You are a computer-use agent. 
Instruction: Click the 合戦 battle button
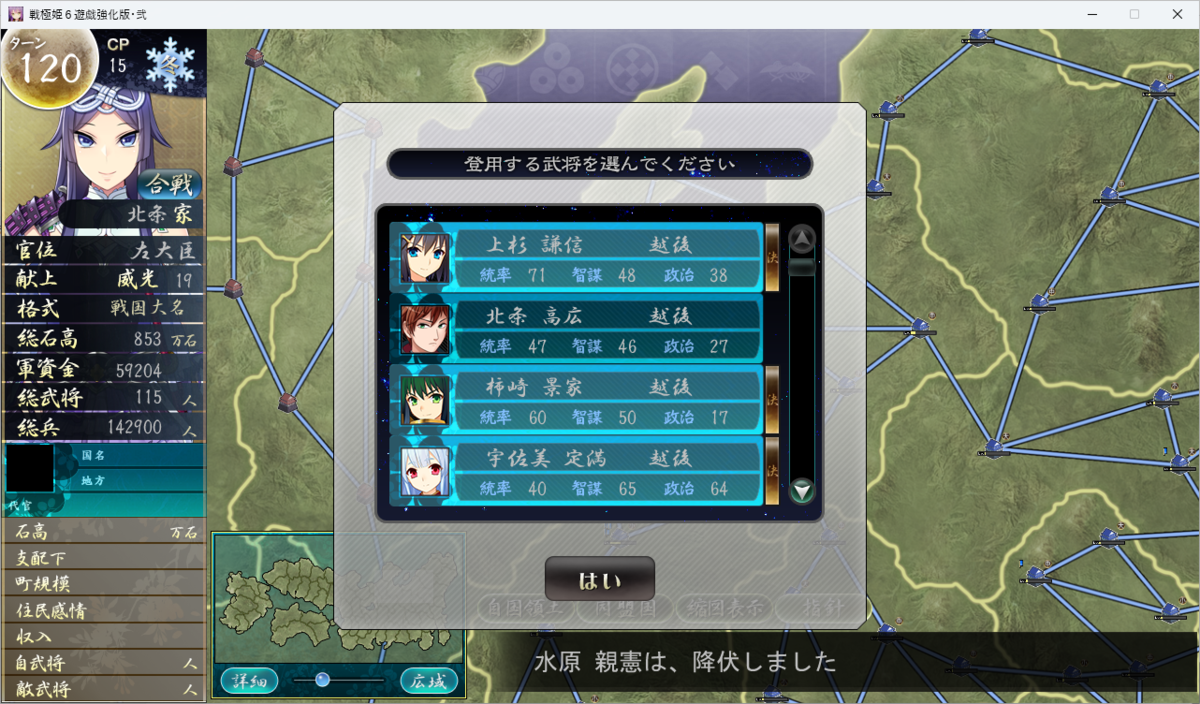[x=170, y=184]
